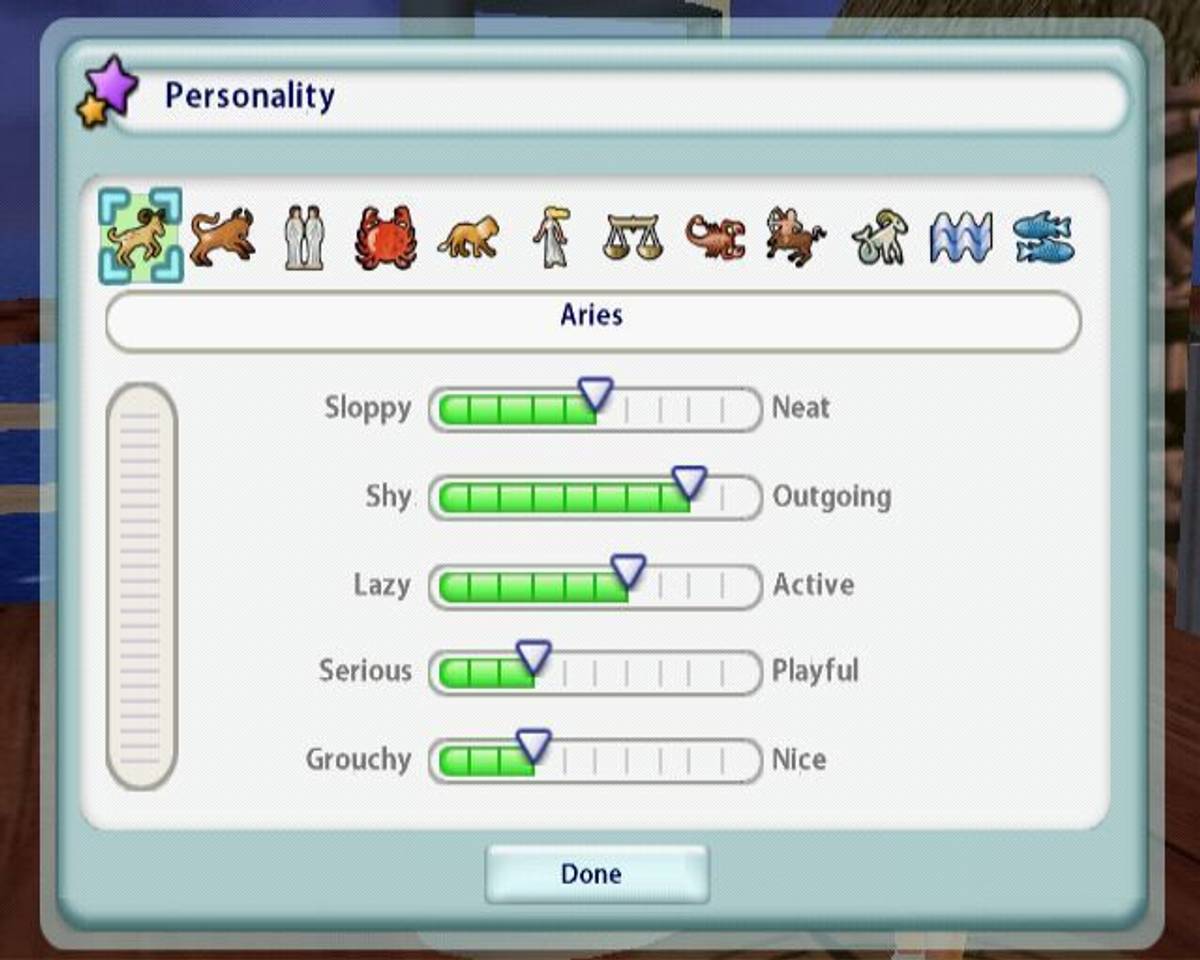The width and height of the screenshot is (1200, 960).
Task: Pick the Capricorn sea-goat zodiac sign
Action: (x=879, y=238)
